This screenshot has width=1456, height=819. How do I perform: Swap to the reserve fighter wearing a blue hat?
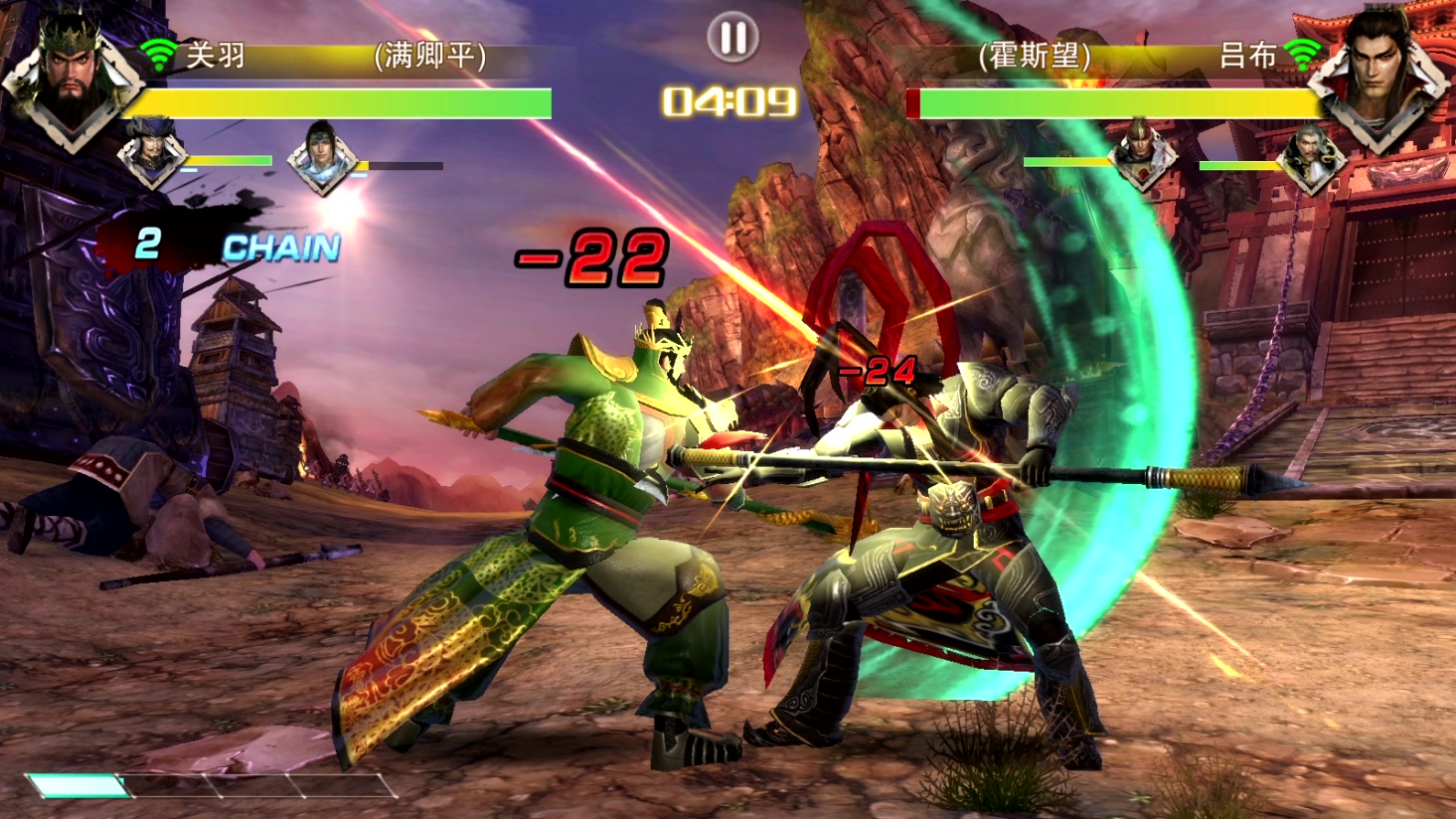[152, 153]
